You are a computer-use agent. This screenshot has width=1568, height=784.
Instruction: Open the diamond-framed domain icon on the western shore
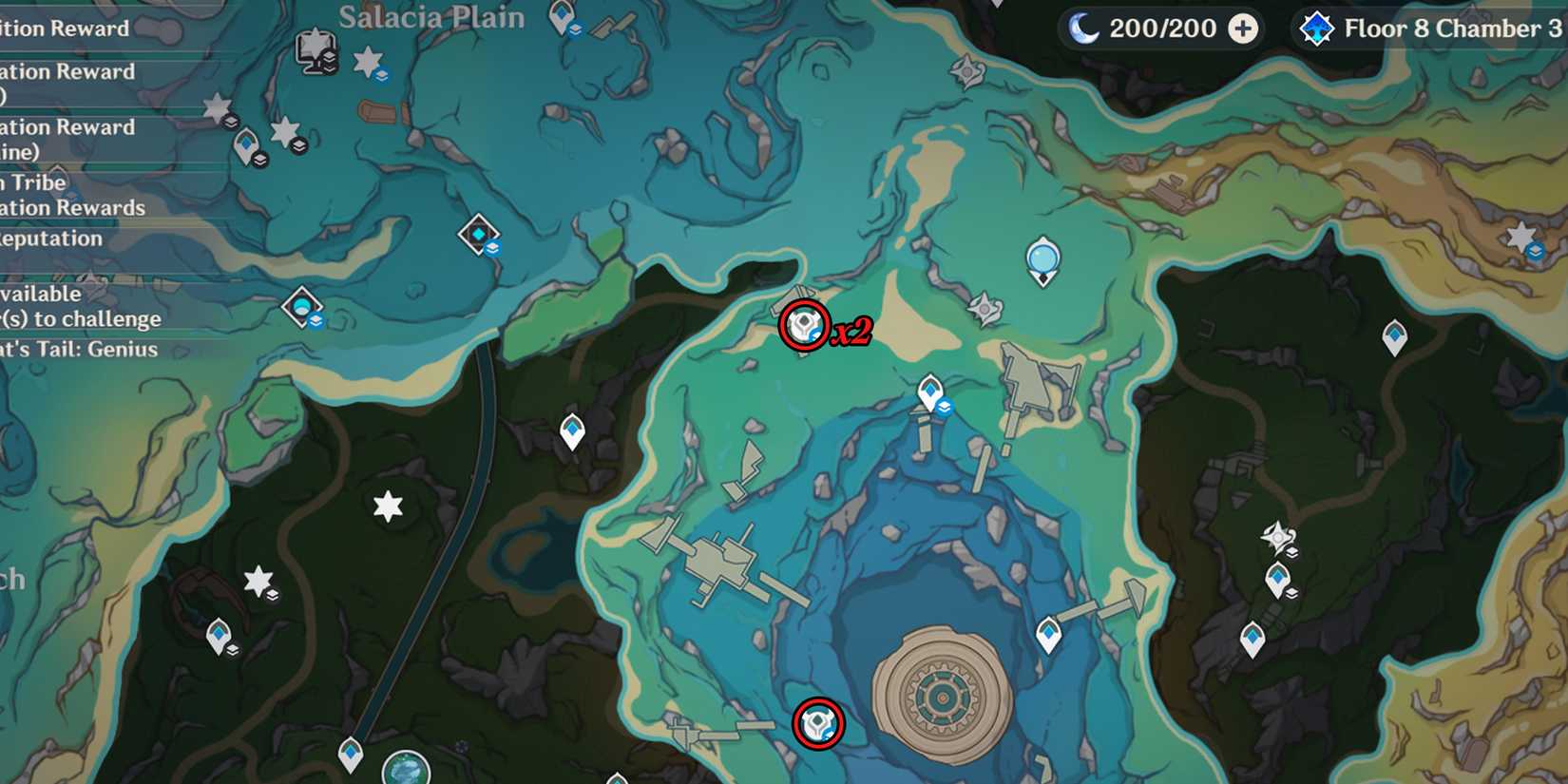[x=300, y=307]
